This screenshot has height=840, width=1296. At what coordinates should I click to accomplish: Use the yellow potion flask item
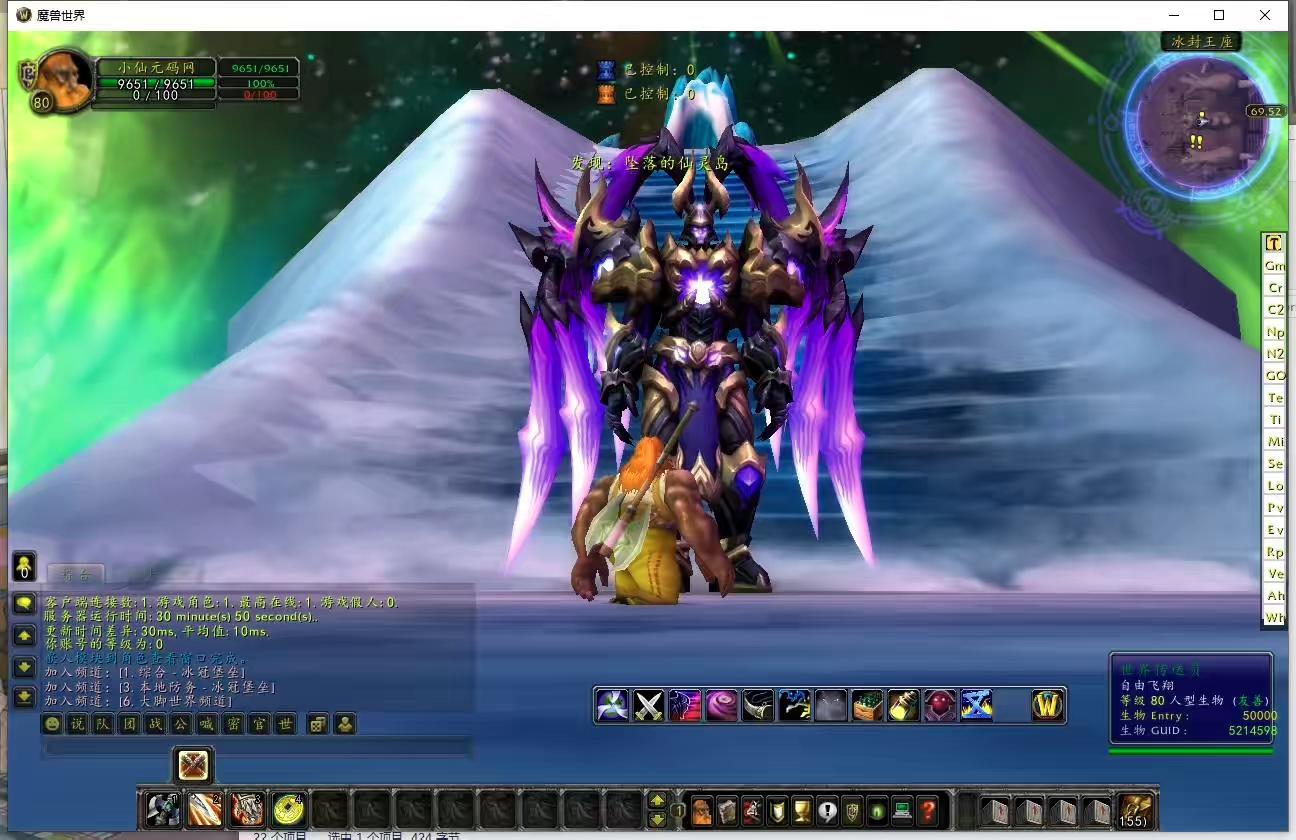point(903,706)
